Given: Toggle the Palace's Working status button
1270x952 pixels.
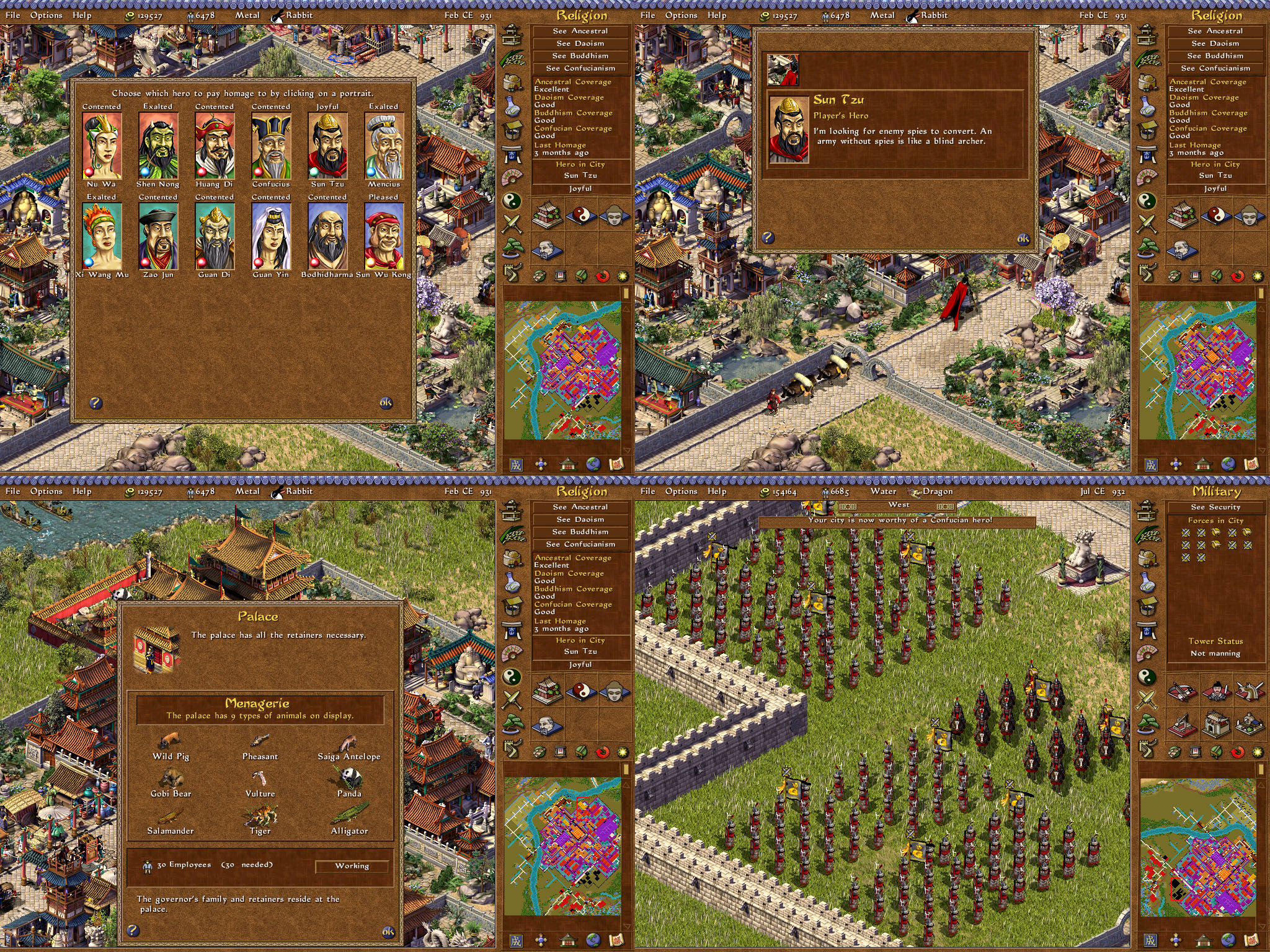Looking at the screenshot, I should pyautogui.click(x=352, y=866).
